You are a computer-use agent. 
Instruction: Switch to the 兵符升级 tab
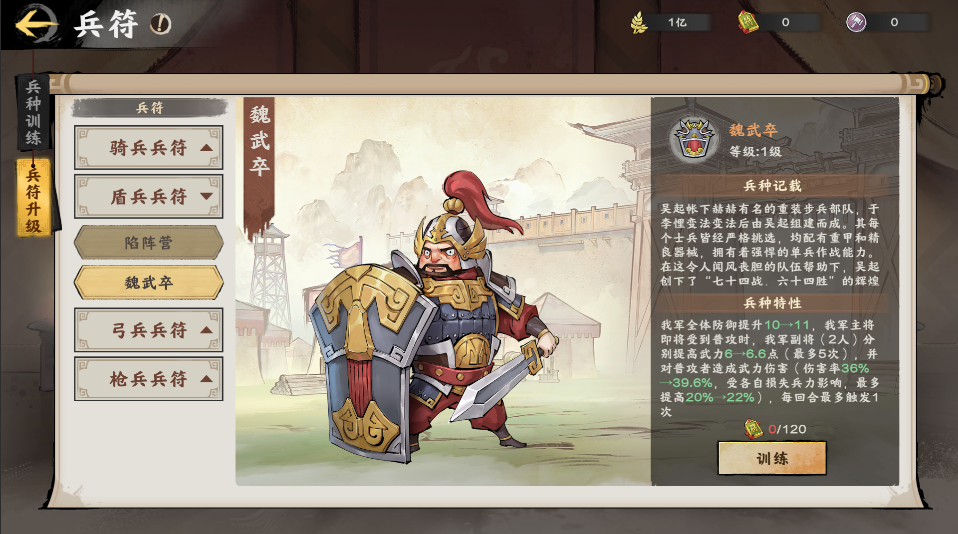(33, 198)
